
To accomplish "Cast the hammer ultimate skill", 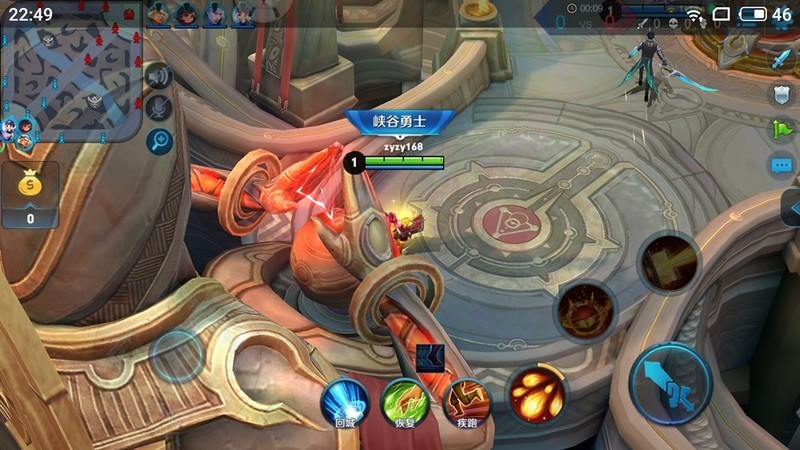I will 669,262.
